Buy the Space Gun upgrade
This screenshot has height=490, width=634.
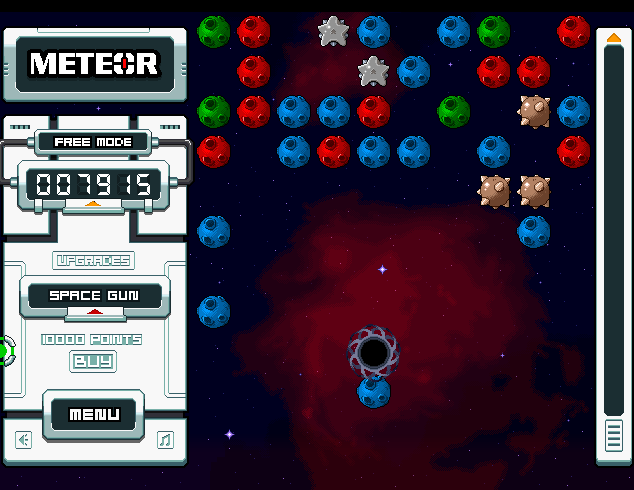pos(93,361)
